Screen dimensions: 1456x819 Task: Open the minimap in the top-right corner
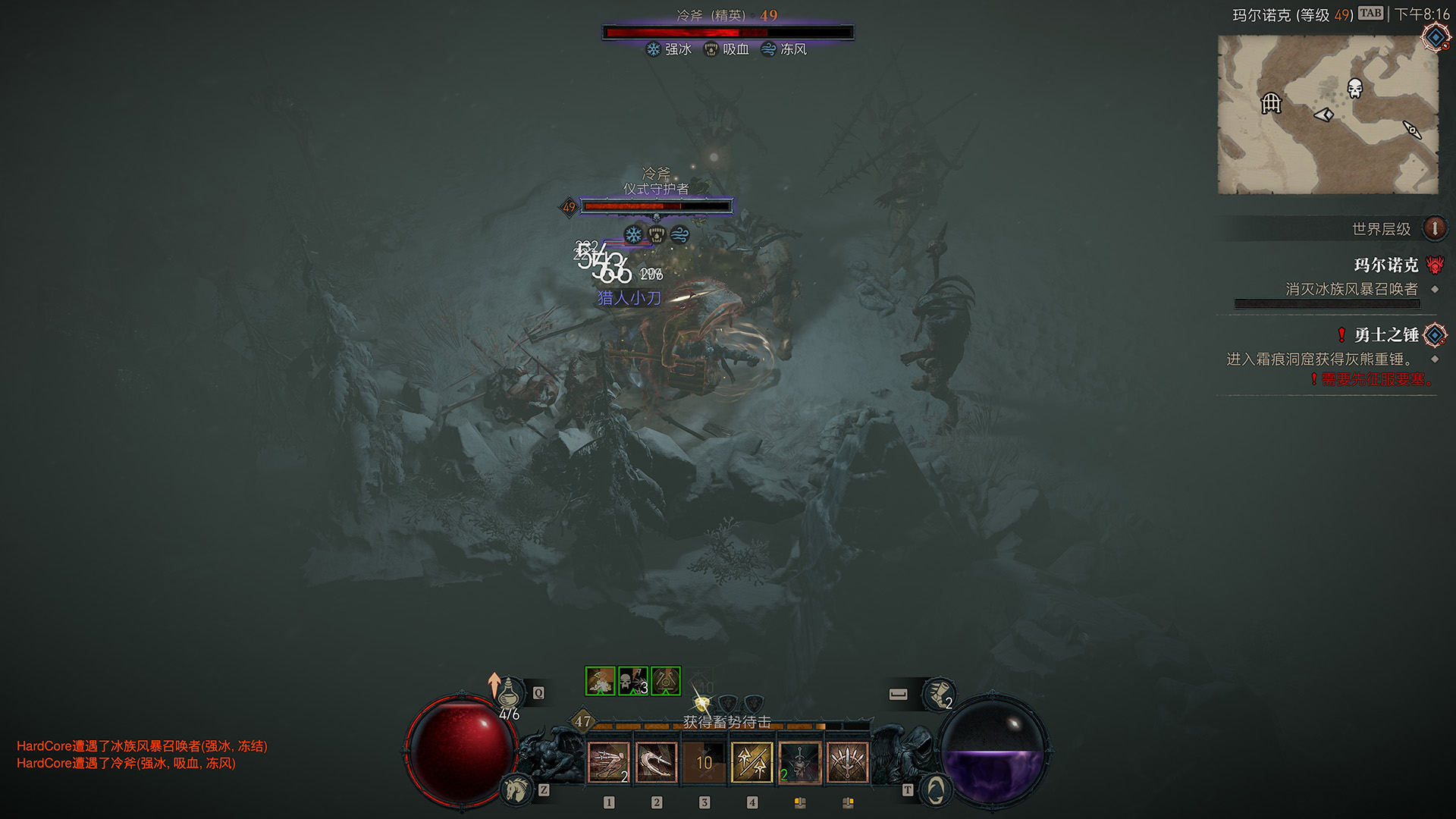1327,114
